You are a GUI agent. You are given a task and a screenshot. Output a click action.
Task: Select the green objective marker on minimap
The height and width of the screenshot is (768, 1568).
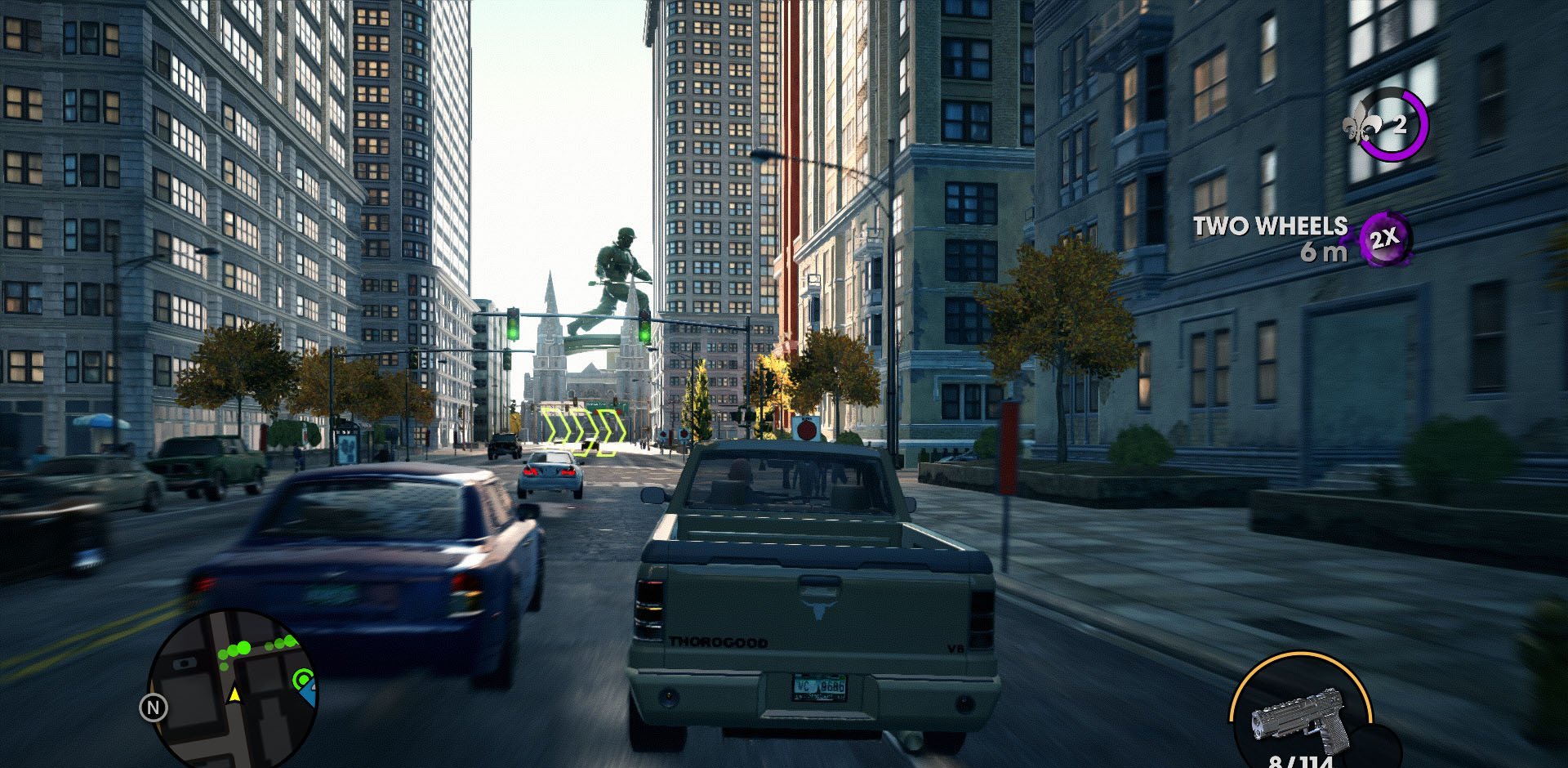tap(303, 679)
